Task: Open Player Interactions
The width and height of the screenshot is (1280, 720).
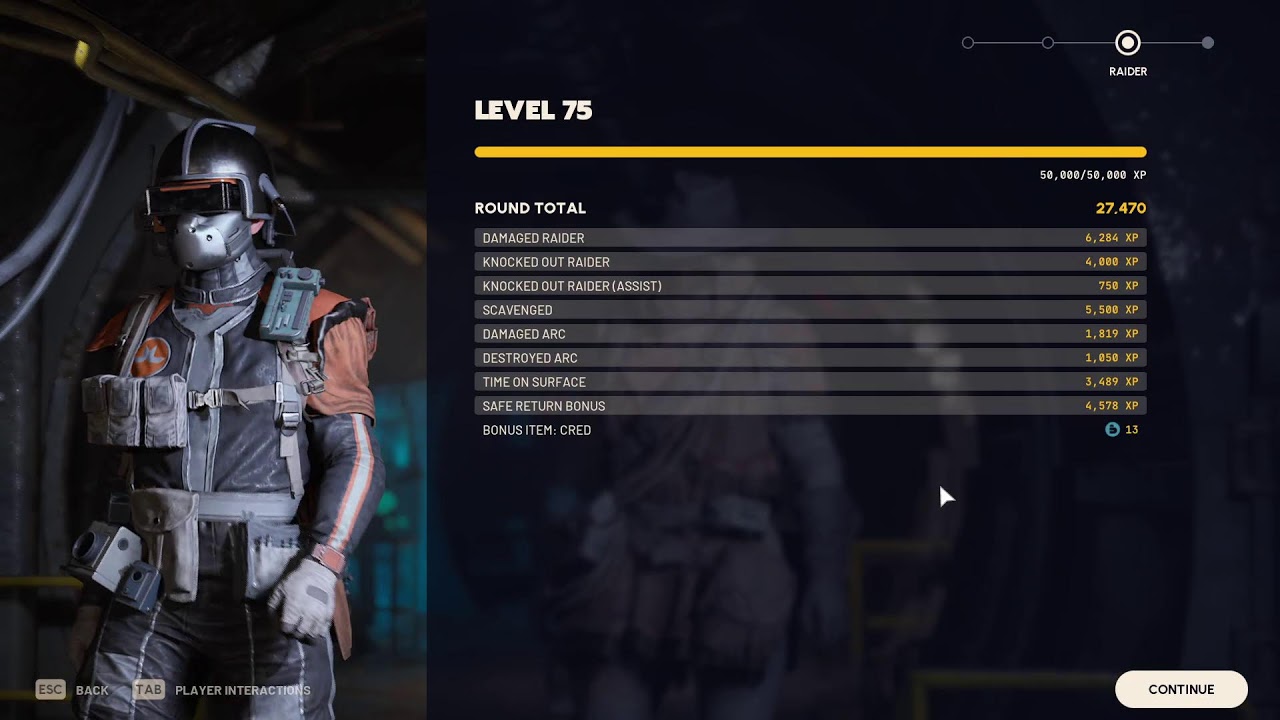Action: coord(242,690)
